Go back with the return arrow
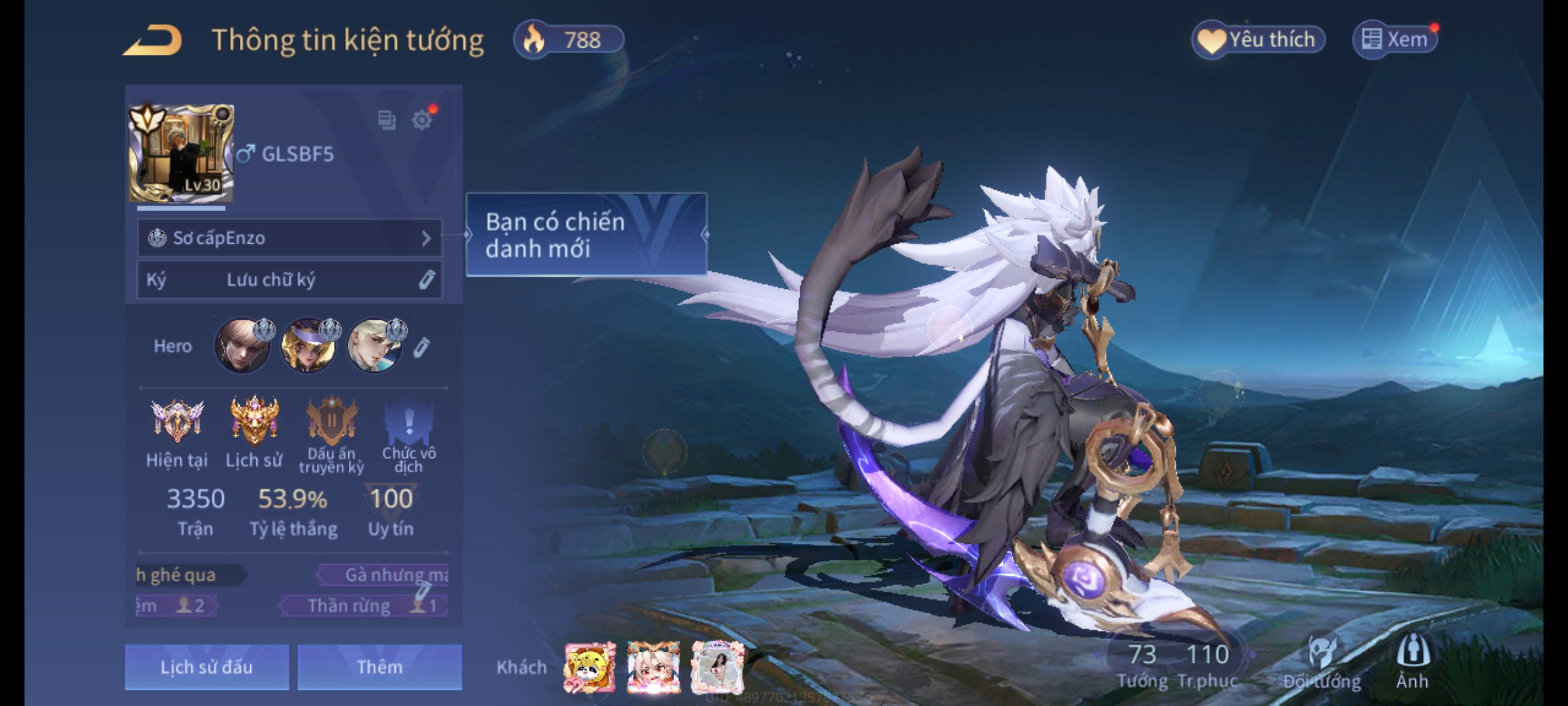 click(x=152, y=41)
